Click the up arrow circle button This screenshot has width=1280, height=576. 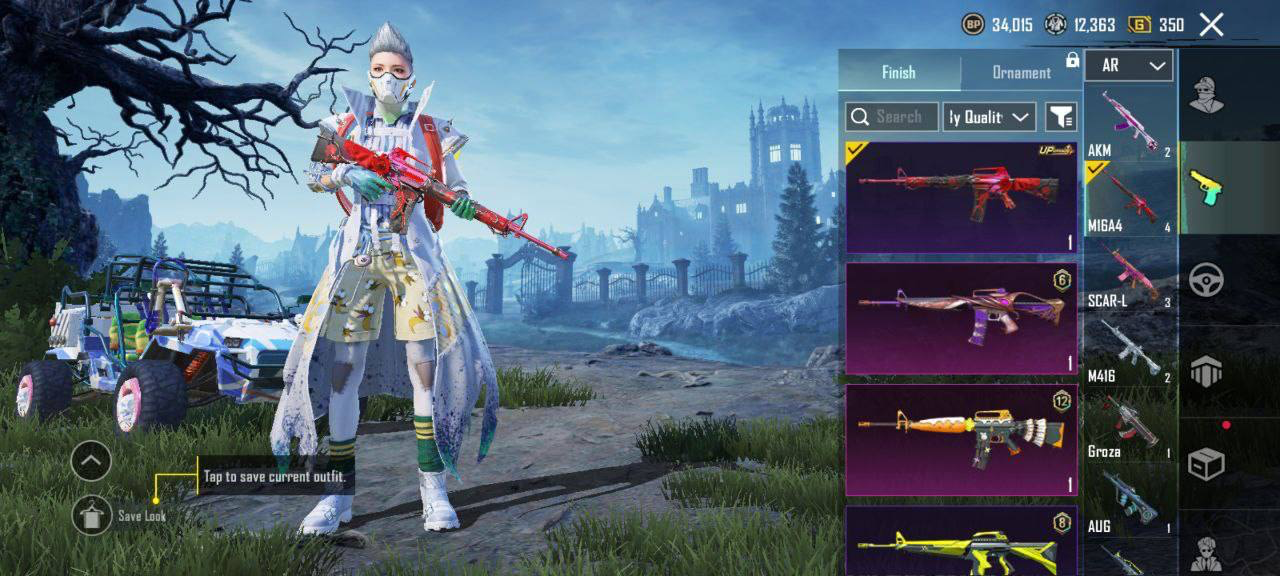(91, 461)
